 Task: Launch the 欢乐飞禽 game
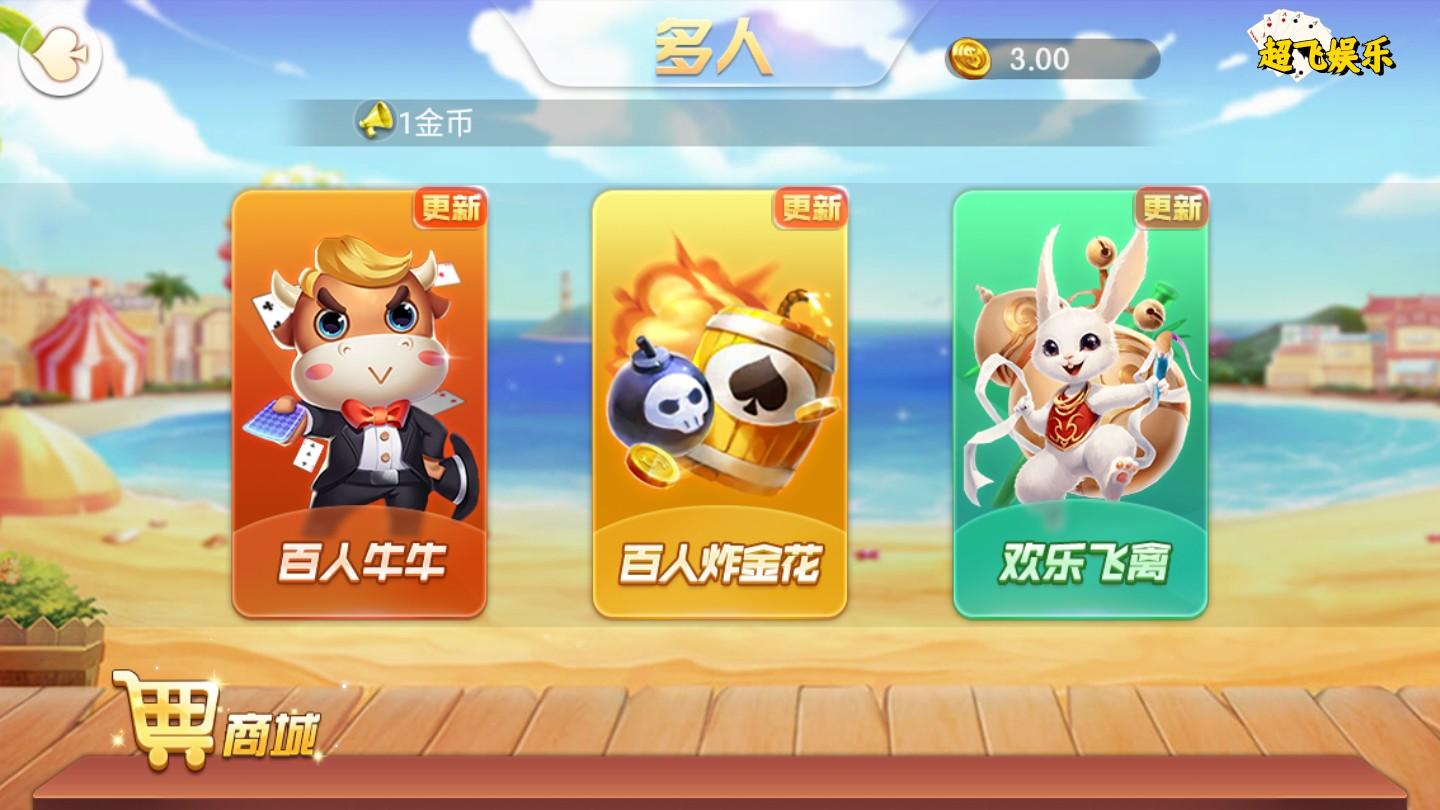point(1080,410)
